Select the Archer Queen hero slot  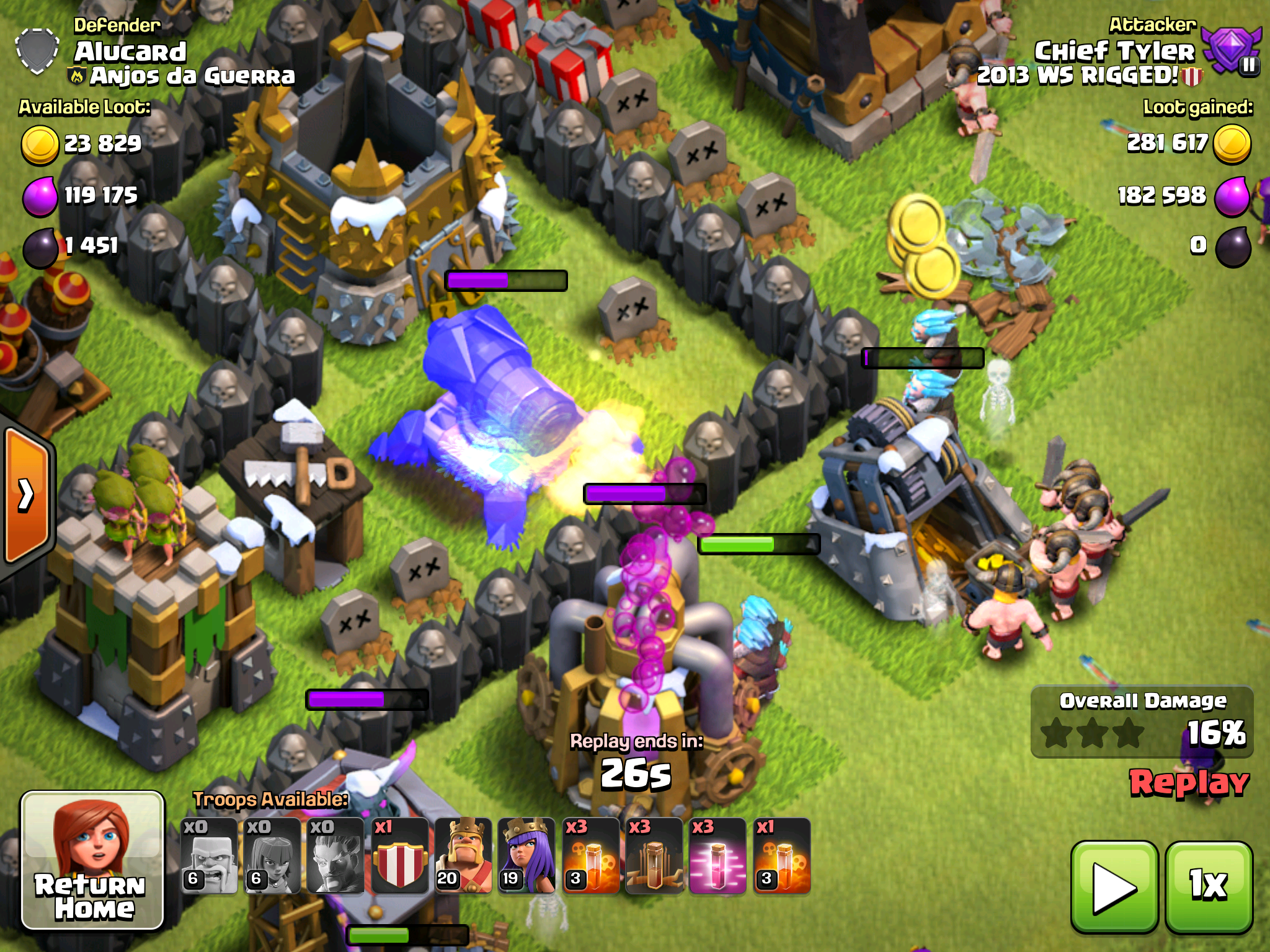(x=527, y=857)
